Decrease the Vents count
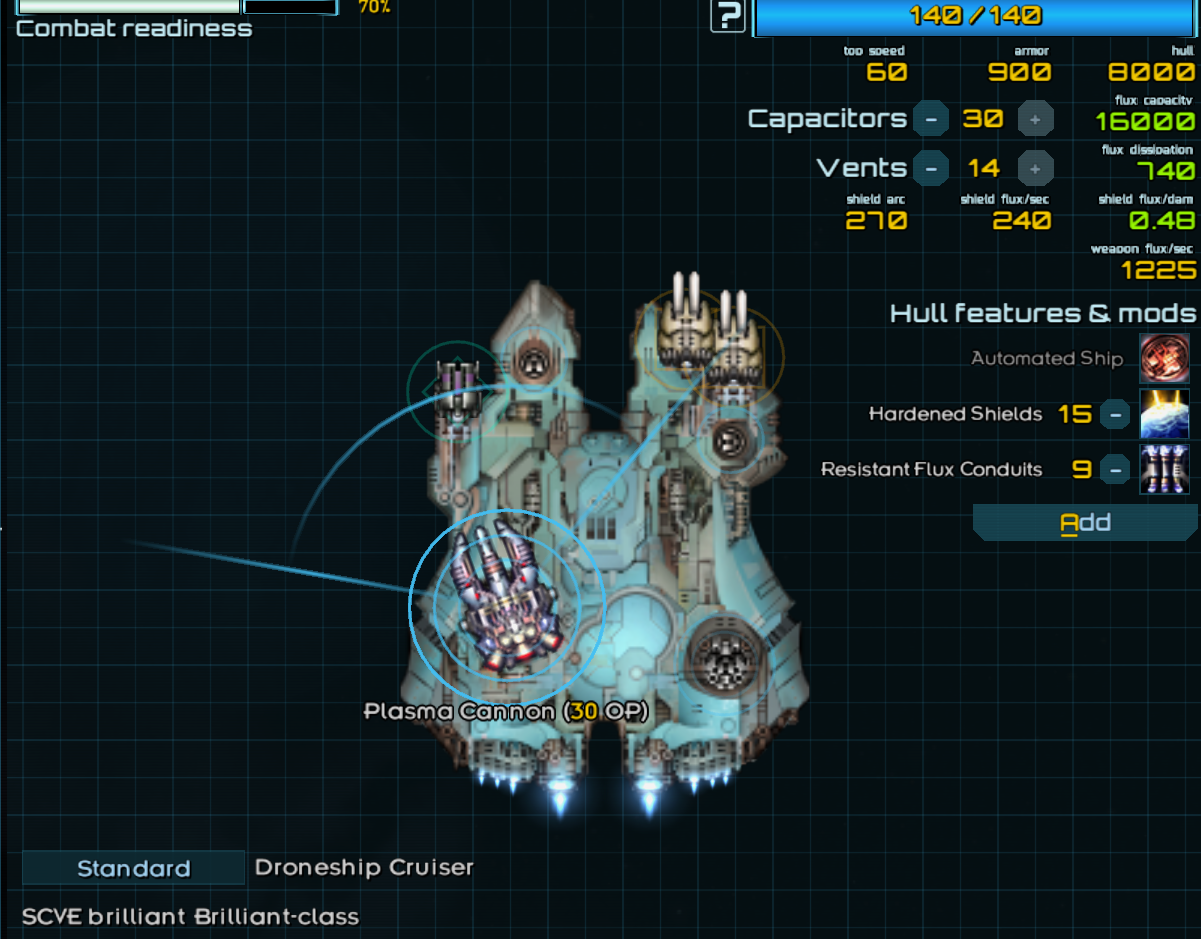The height and width of the screenshot is (939, 1201). tap(931, 168)
